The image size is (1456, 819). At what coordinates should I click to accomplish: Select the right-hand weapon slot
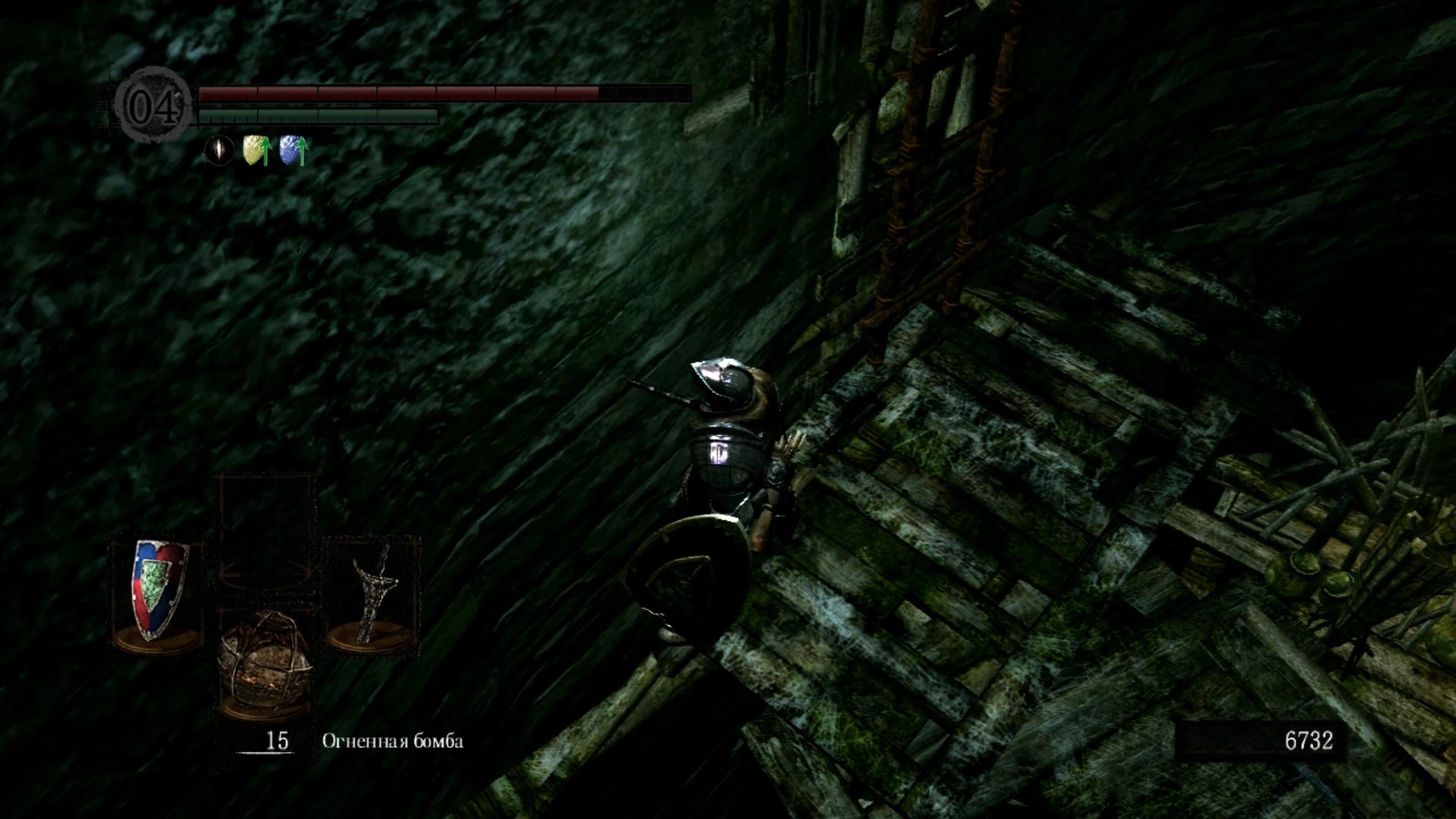372,594
